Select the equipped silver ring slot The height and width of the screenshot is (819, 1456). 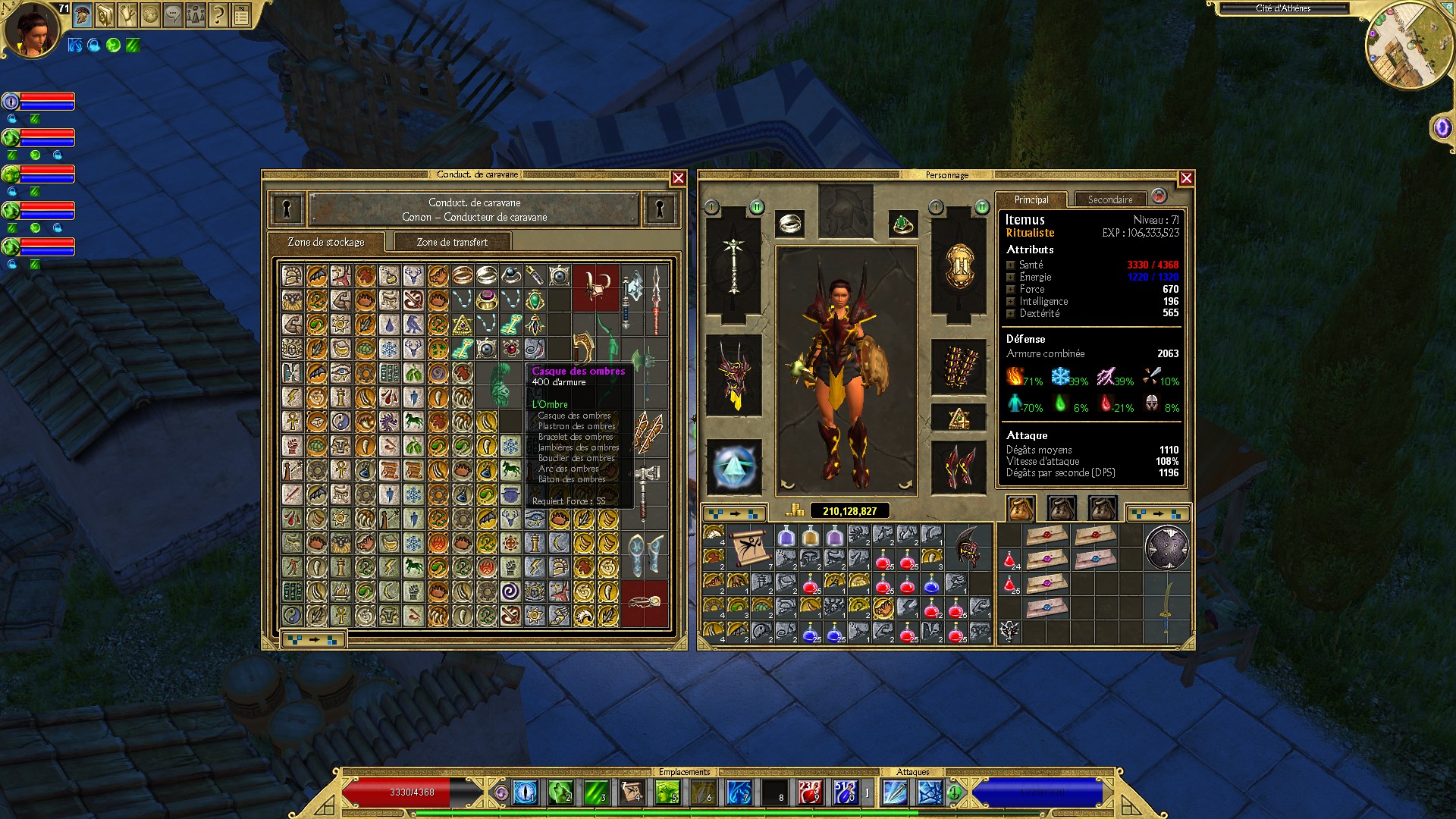[x=790, y=223]
